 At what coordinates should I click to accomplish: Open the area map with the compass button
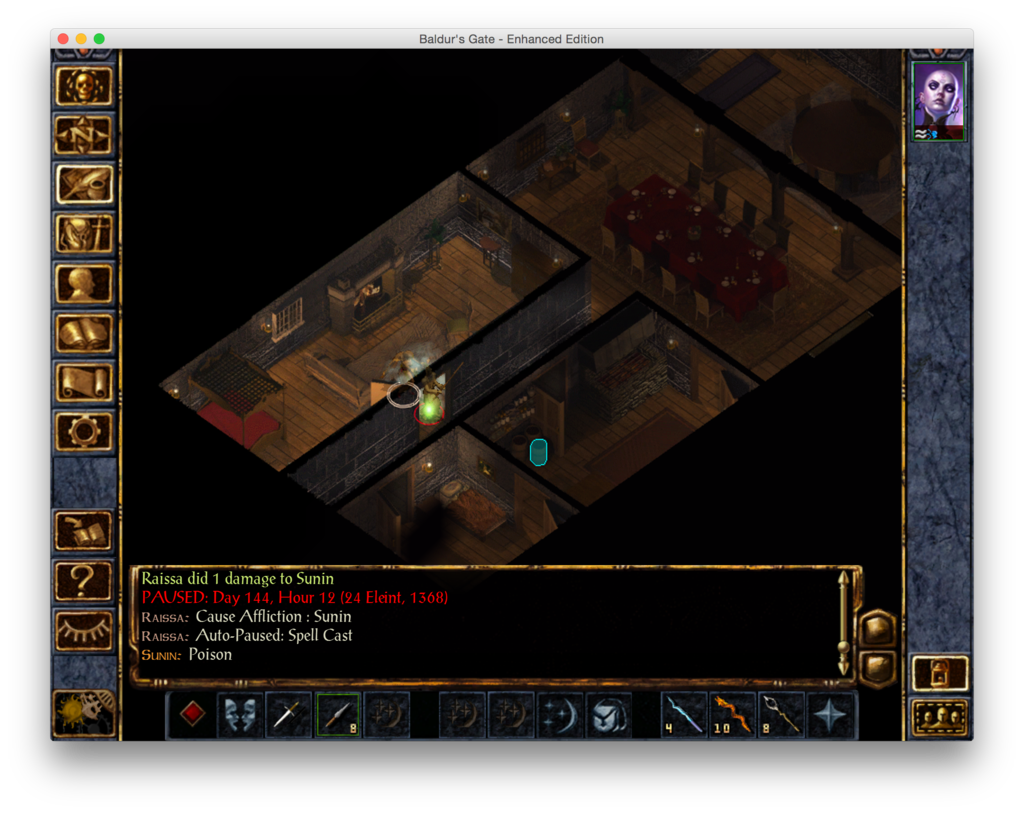point(84,134)
